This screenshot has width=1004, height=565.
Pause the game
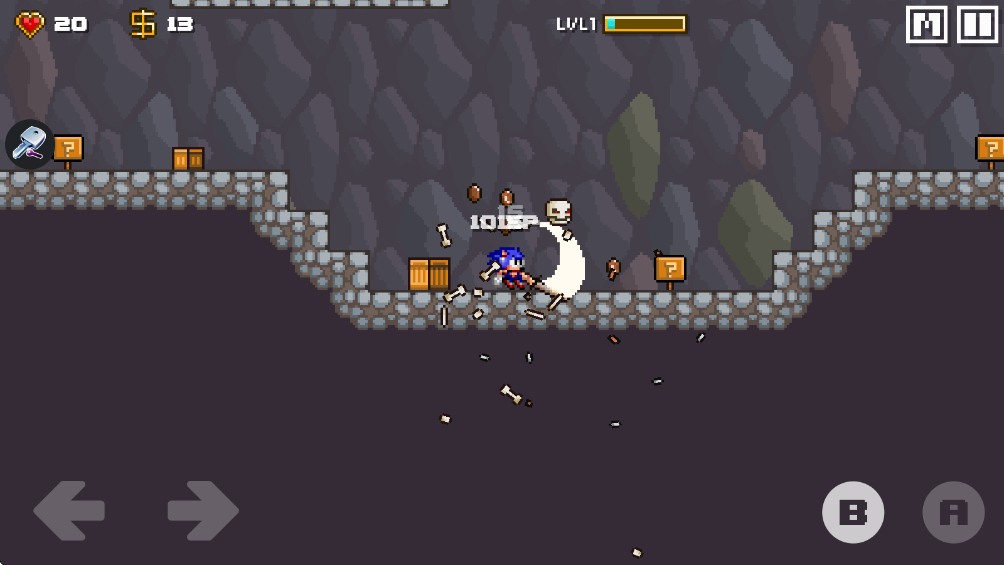coord(977,25)
